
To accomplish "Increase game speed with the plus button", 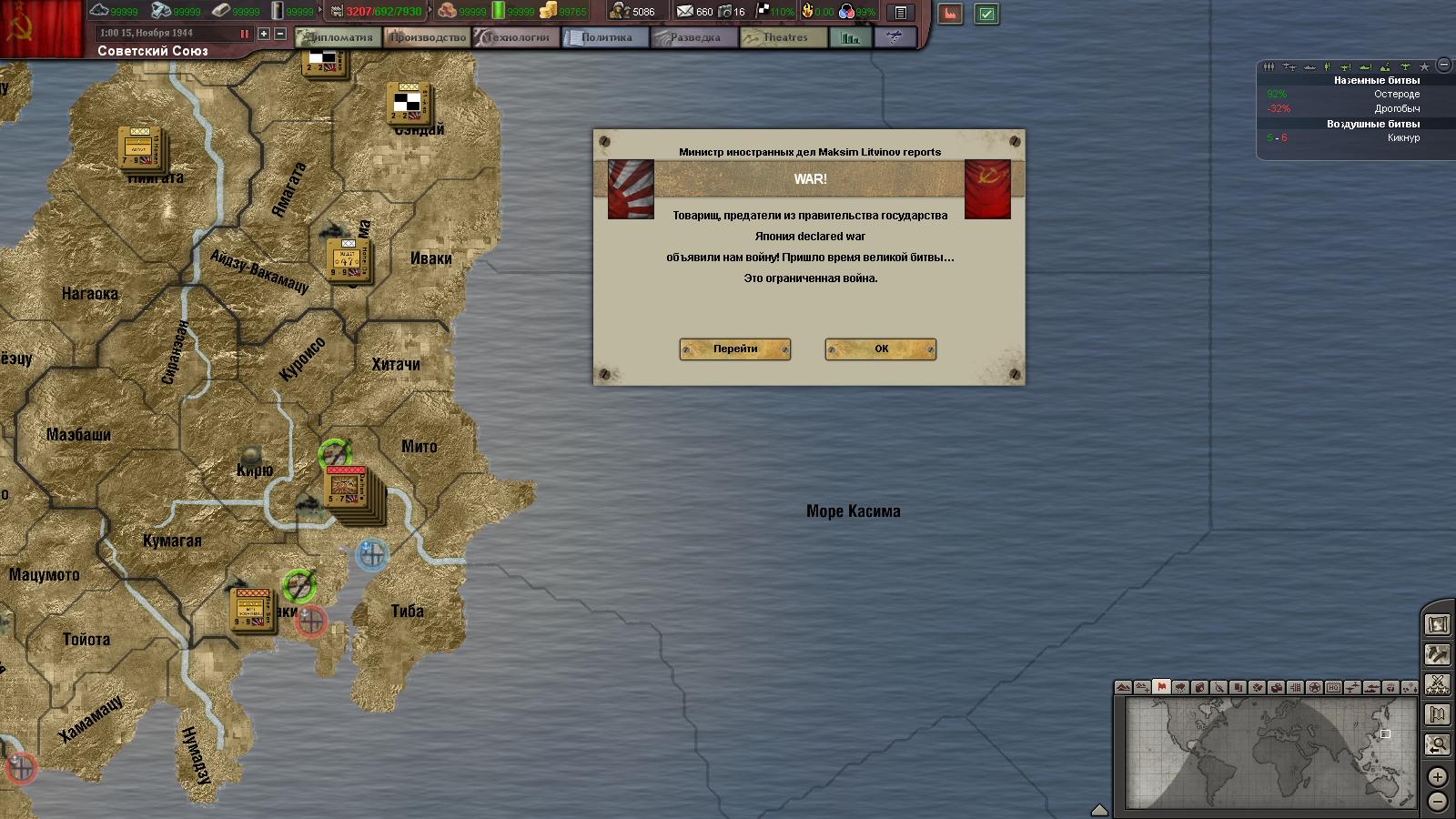I will pos(264,34).
